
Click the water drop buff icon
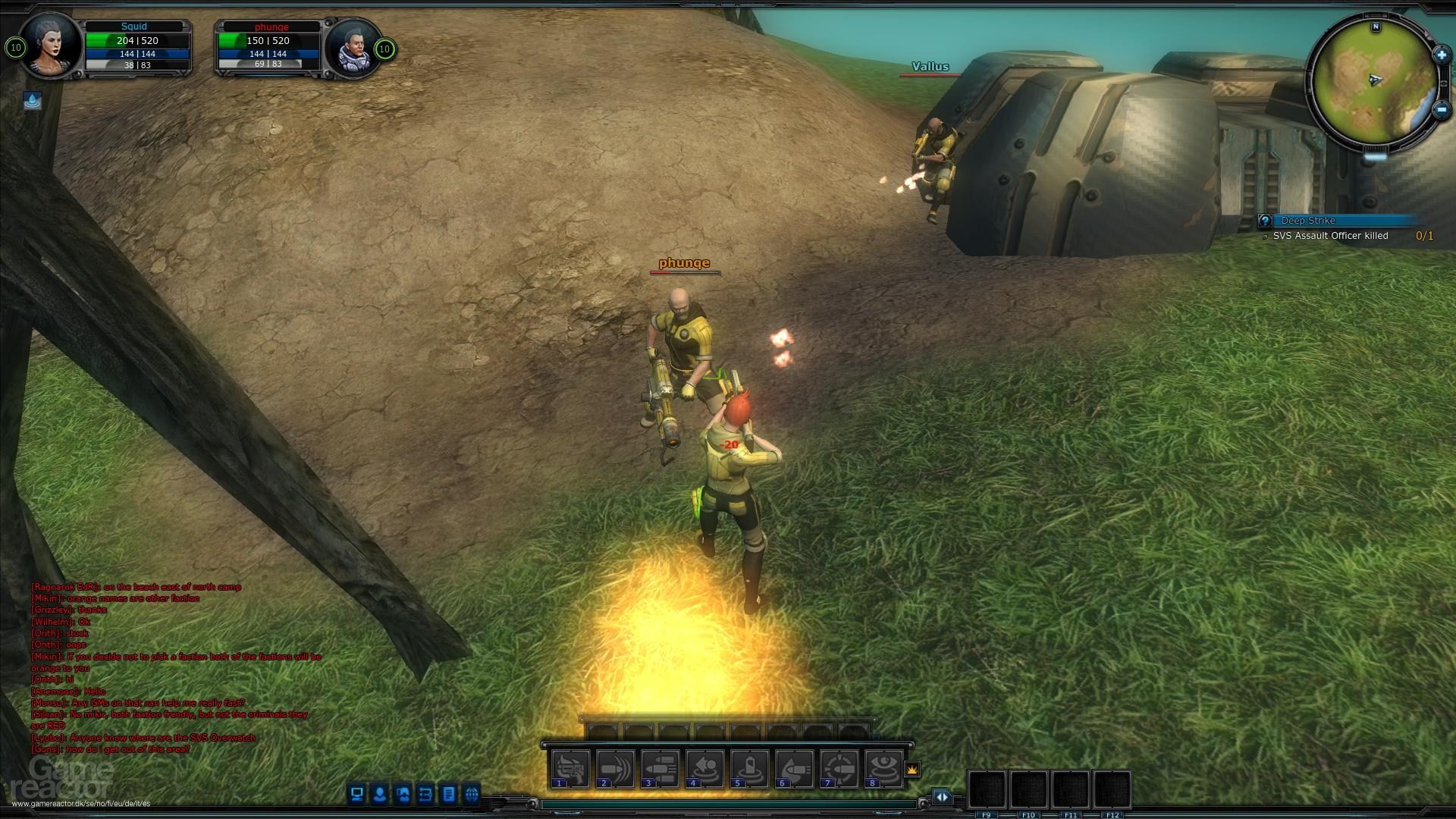(33, 100)
